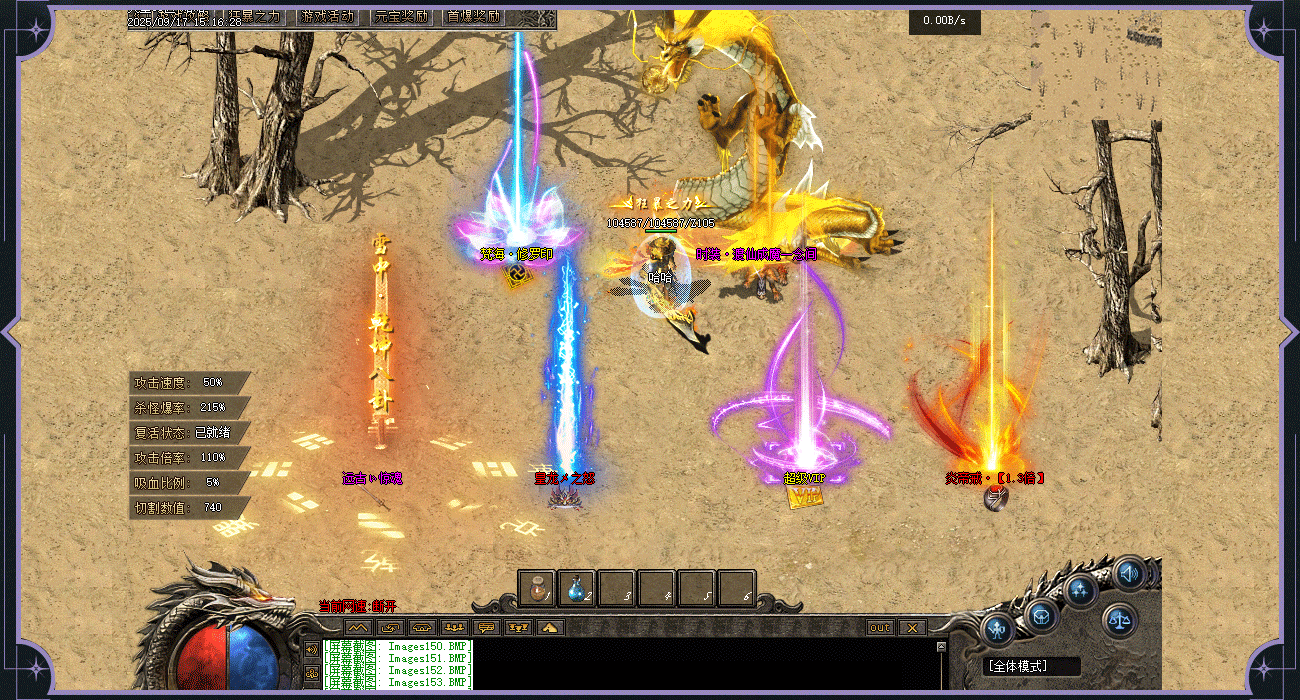This screenshot has width=1300, height=700.
Task: Change the 全体模式 attack mode
Action: [x=1018, y=665]
